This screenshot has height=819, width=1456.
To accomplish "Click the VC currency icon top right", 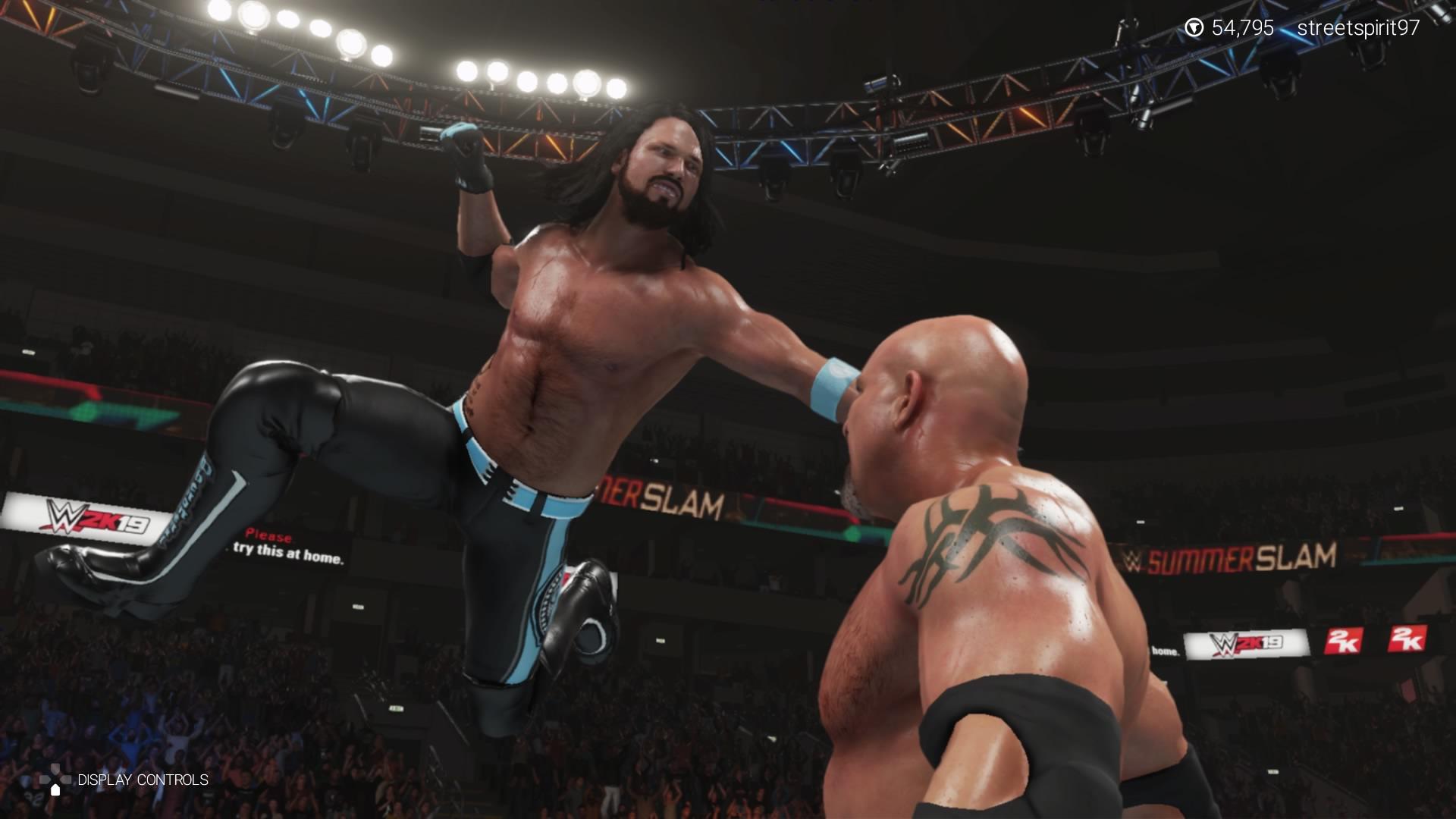I will click(1196, 27).
